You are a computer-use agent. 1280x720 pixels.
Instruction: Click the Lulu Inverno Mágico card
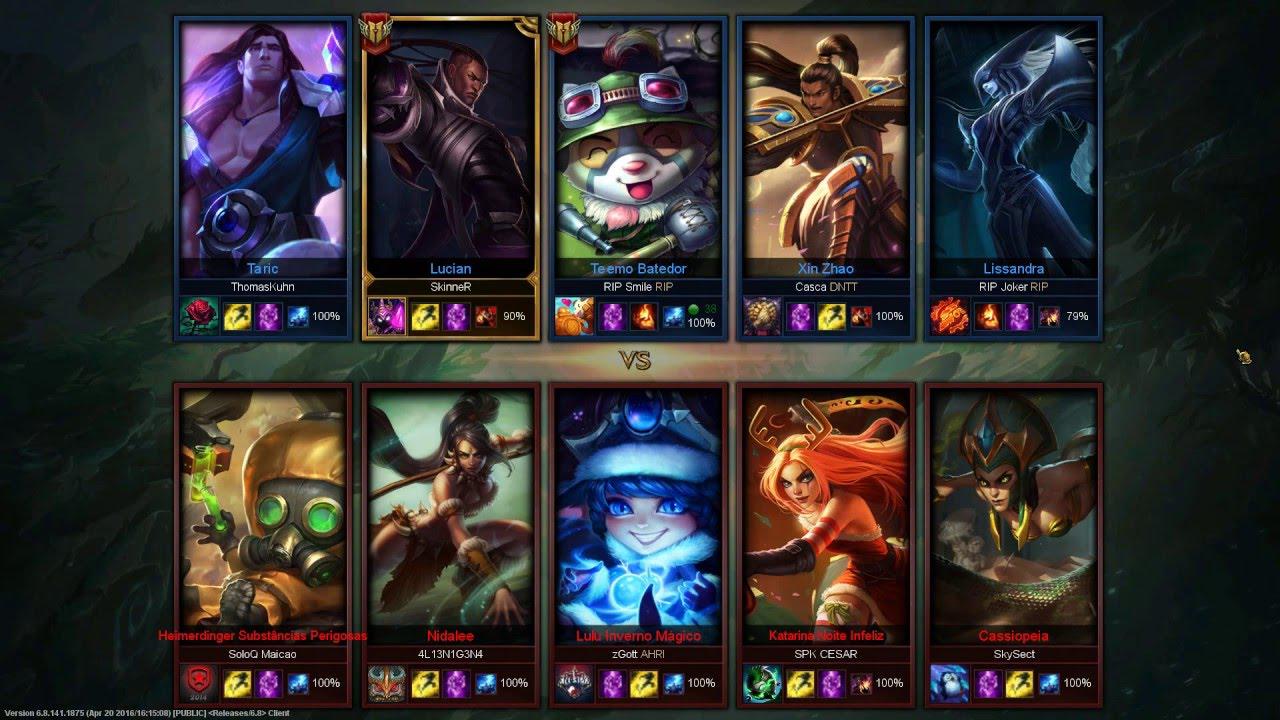pos(638,510)
